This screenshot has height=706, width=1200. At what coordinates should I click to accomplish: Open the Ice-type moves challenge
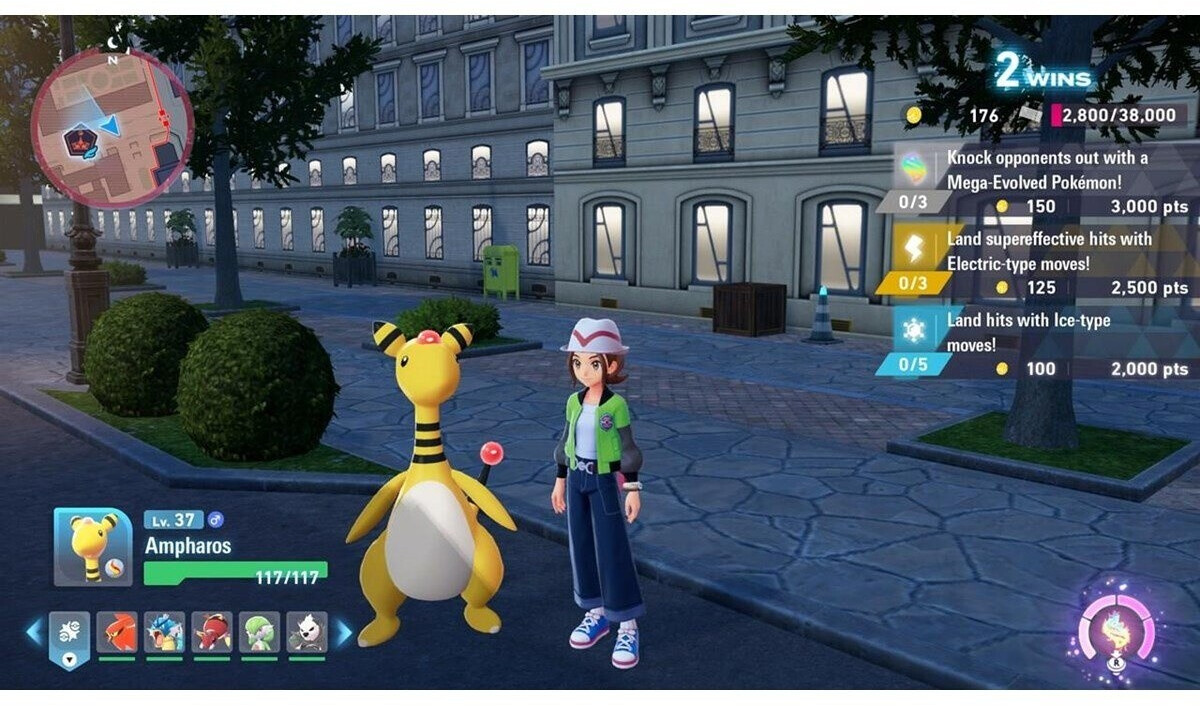(x=1040, y=344)
